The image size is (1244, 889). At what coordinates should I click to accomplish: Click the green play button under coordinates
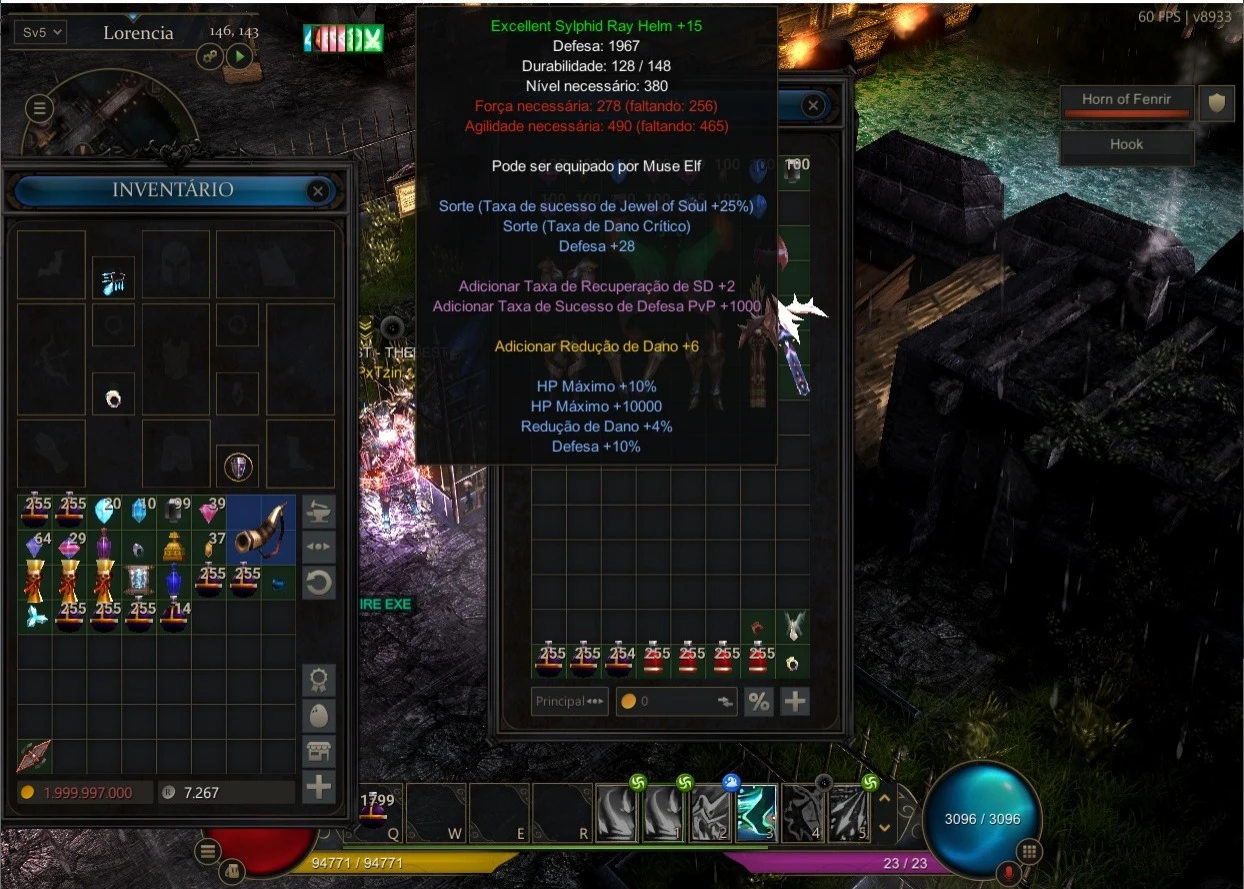click(238, 56)
